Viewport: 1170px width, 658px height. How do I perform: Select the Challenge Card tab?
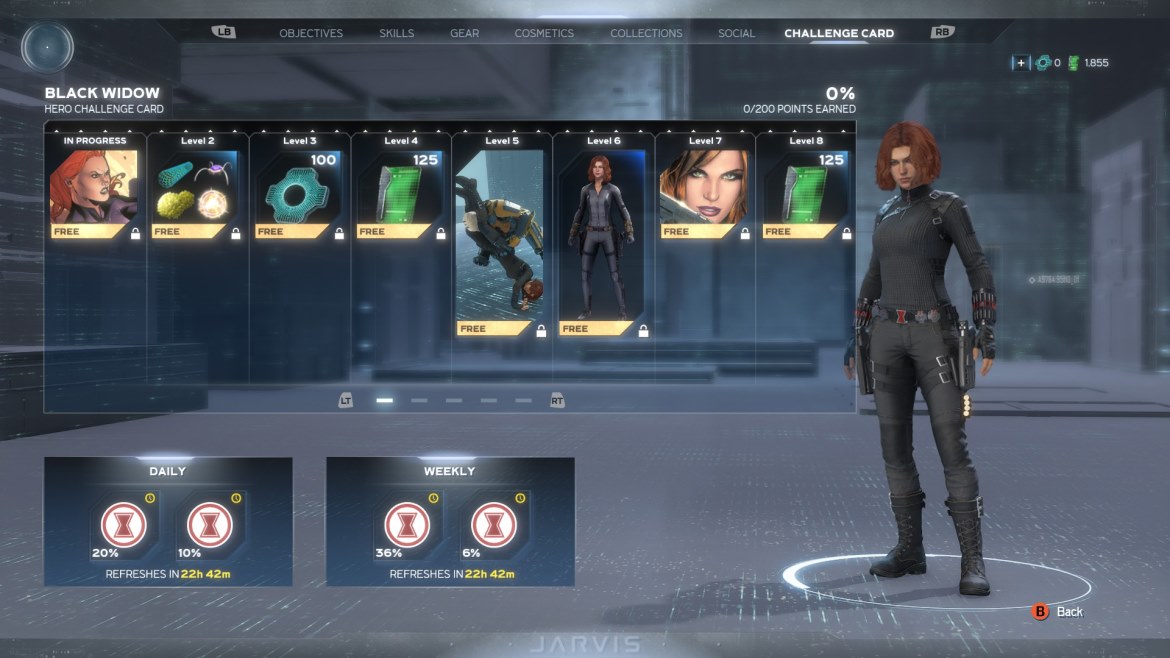pyautogui.click(x=839, y=33)
